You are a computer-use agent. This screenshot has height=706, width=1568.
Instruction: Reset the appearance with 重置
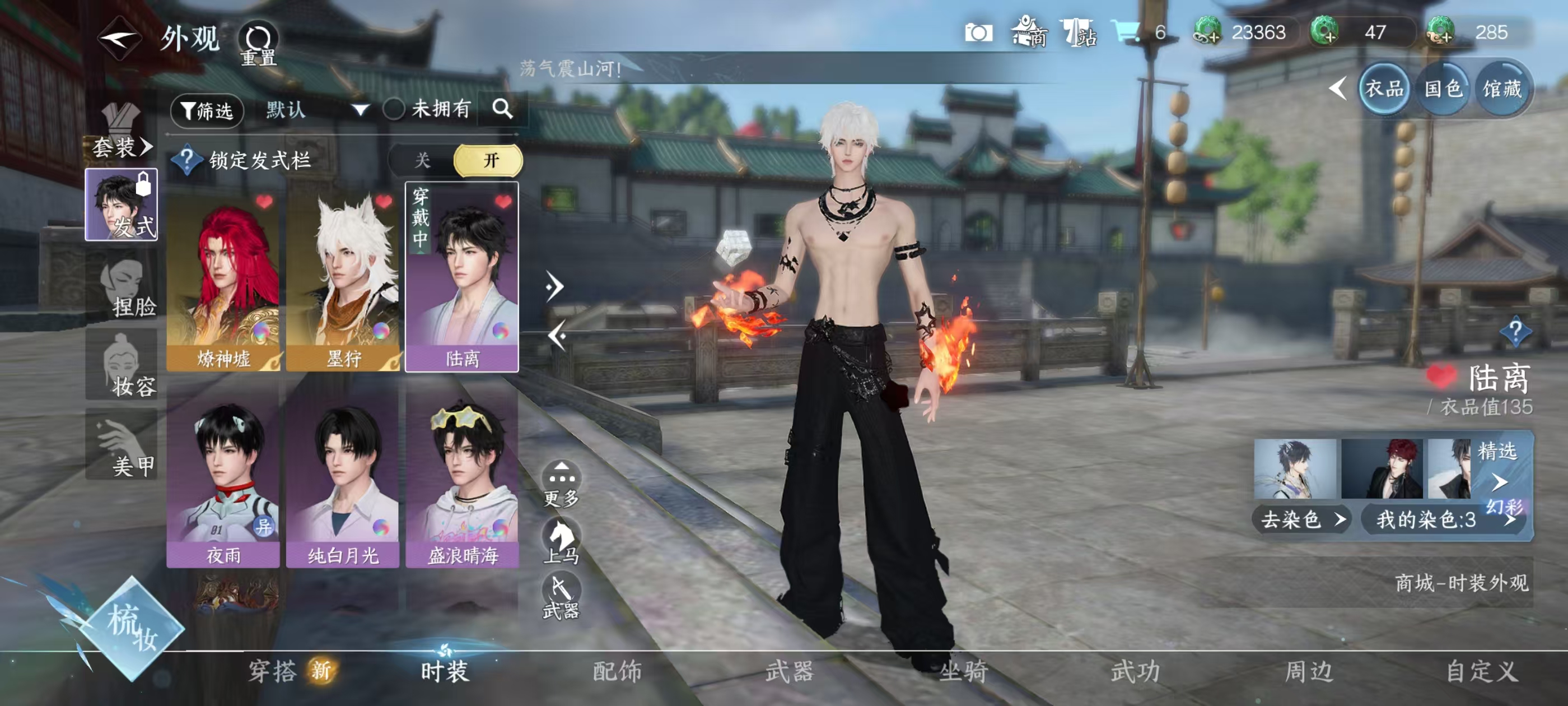point(258,44)
